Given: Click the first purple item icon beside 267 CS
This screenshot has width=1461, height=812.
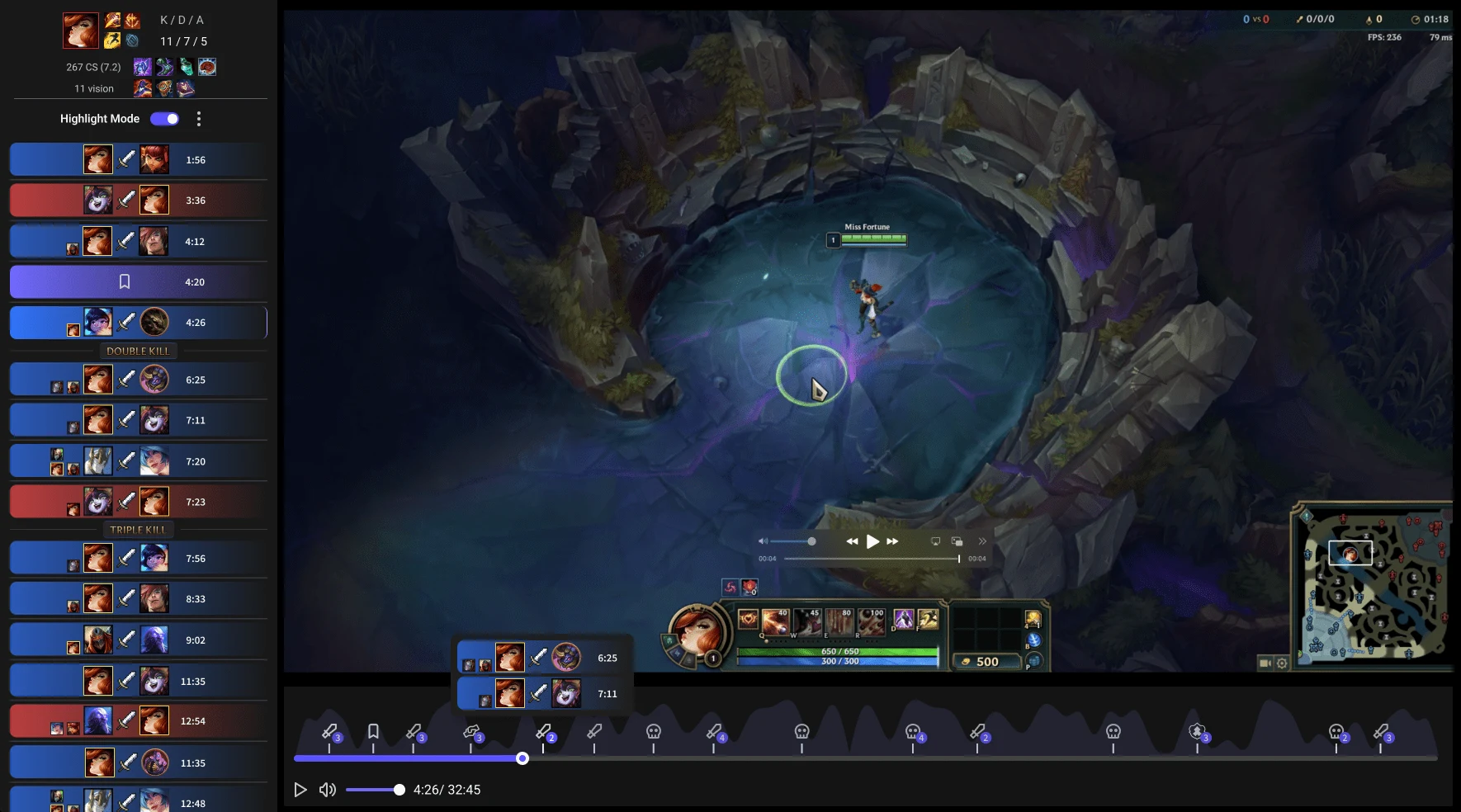Looking at the screenshot, I should click(142, 68).
